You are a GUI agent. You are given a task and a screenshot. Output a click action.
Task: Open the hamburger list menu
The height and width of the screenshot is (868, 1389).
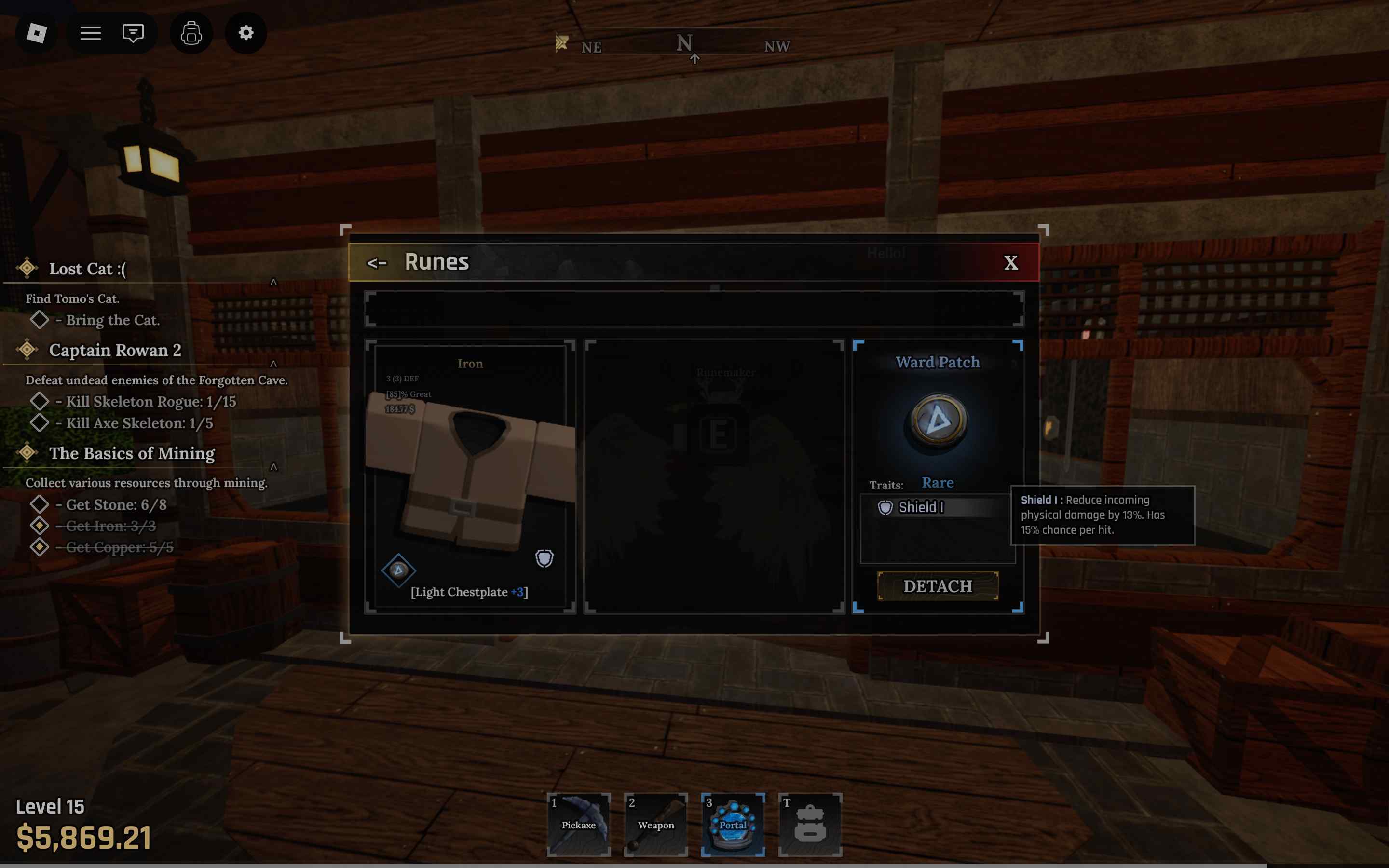pyautogui.click(x=91, y=33)
